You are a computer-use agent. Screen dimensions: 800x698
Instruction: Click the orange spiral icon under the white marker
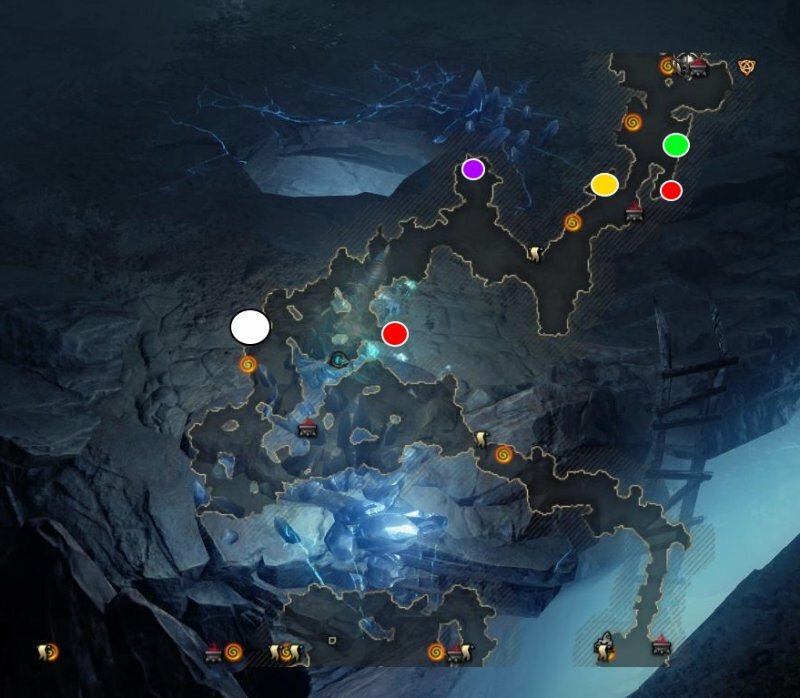248,365
